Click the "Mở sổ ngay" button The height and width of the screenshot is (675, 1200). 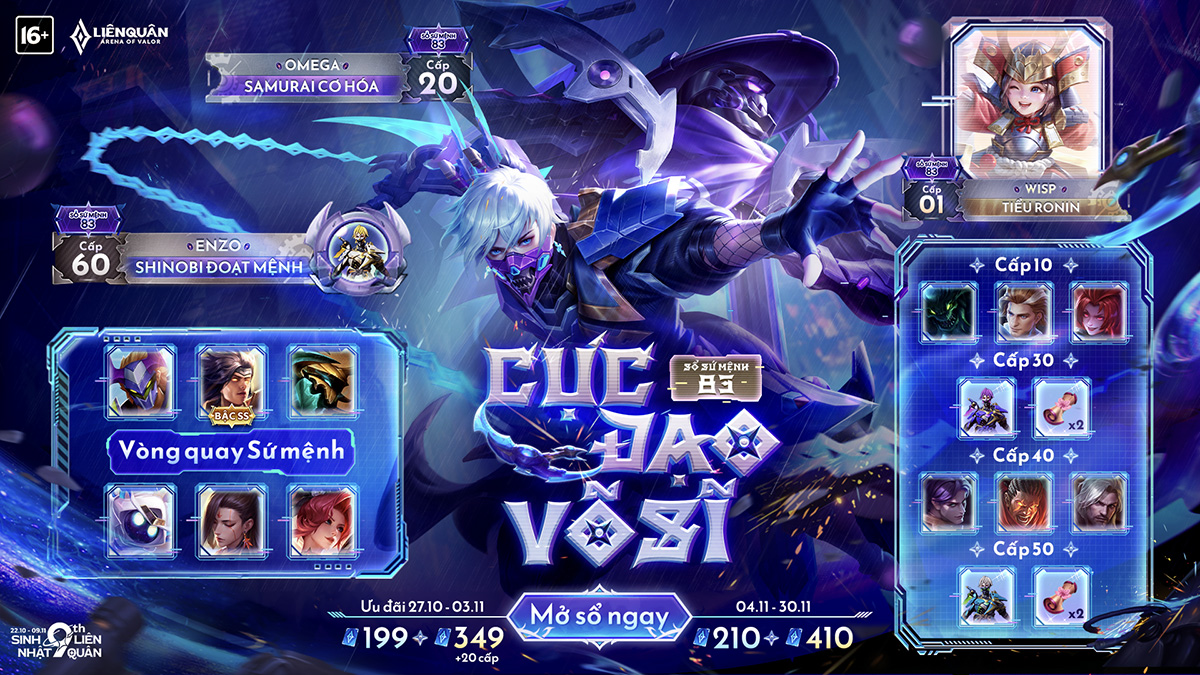600,617
